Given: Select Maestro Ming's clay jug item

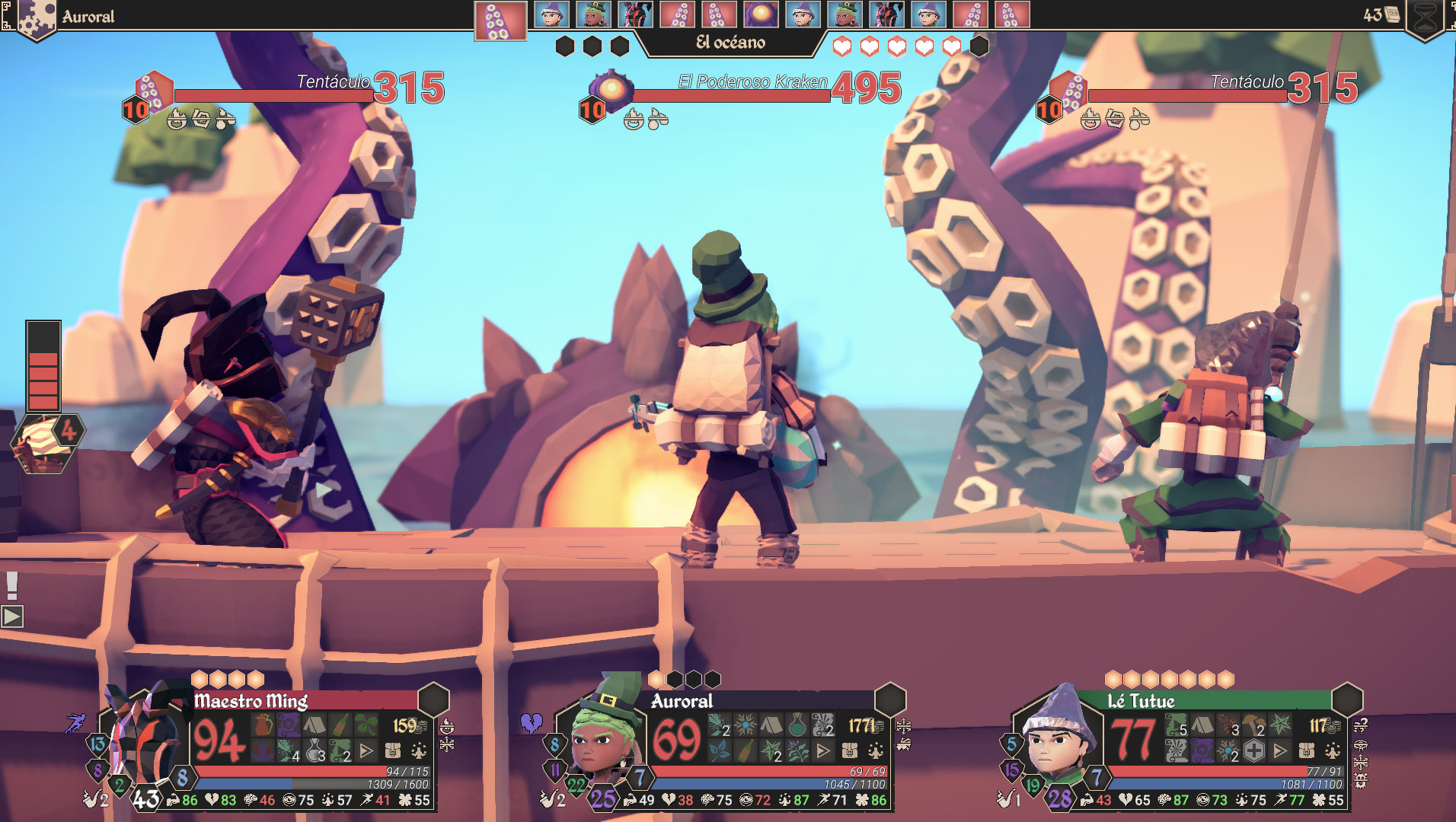Looking at the screenshot, I should (263, 725).
